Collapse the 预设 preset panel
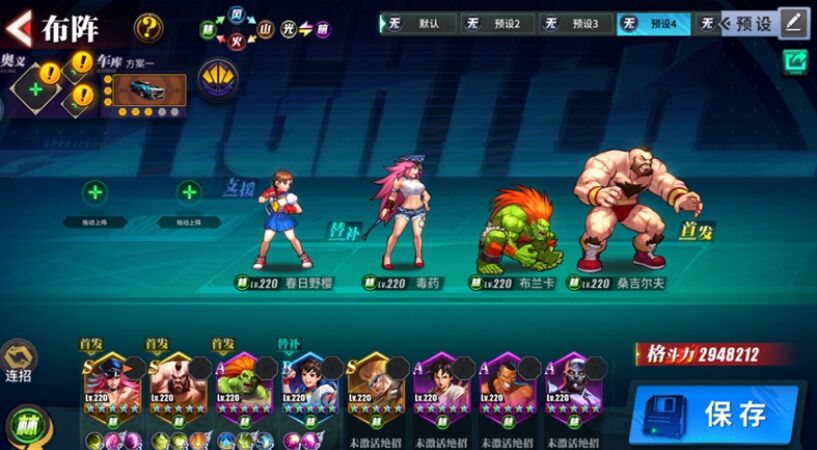 [743, 23]
